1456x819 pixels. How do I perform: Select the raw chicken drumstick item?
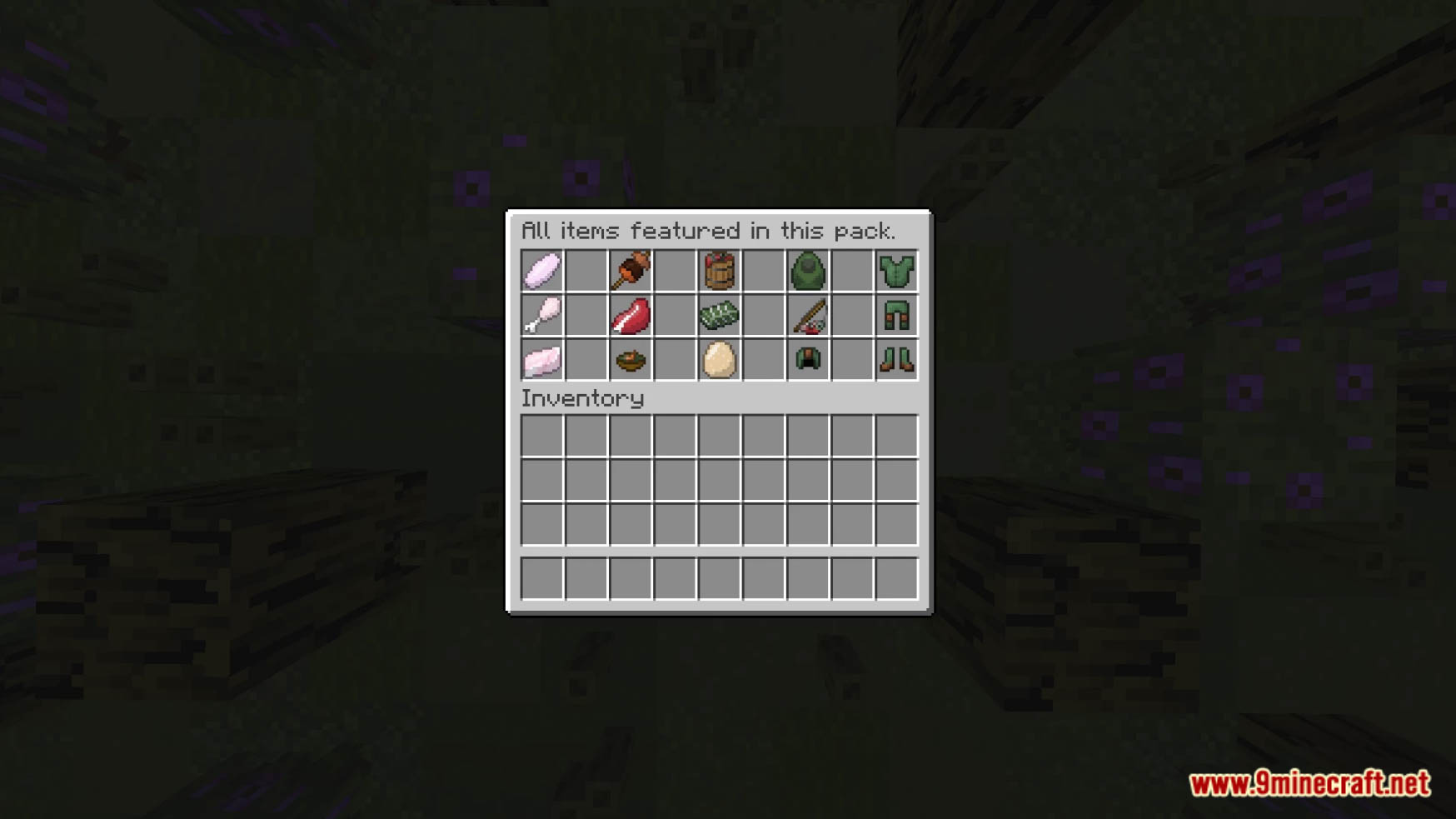coord(541,315)
